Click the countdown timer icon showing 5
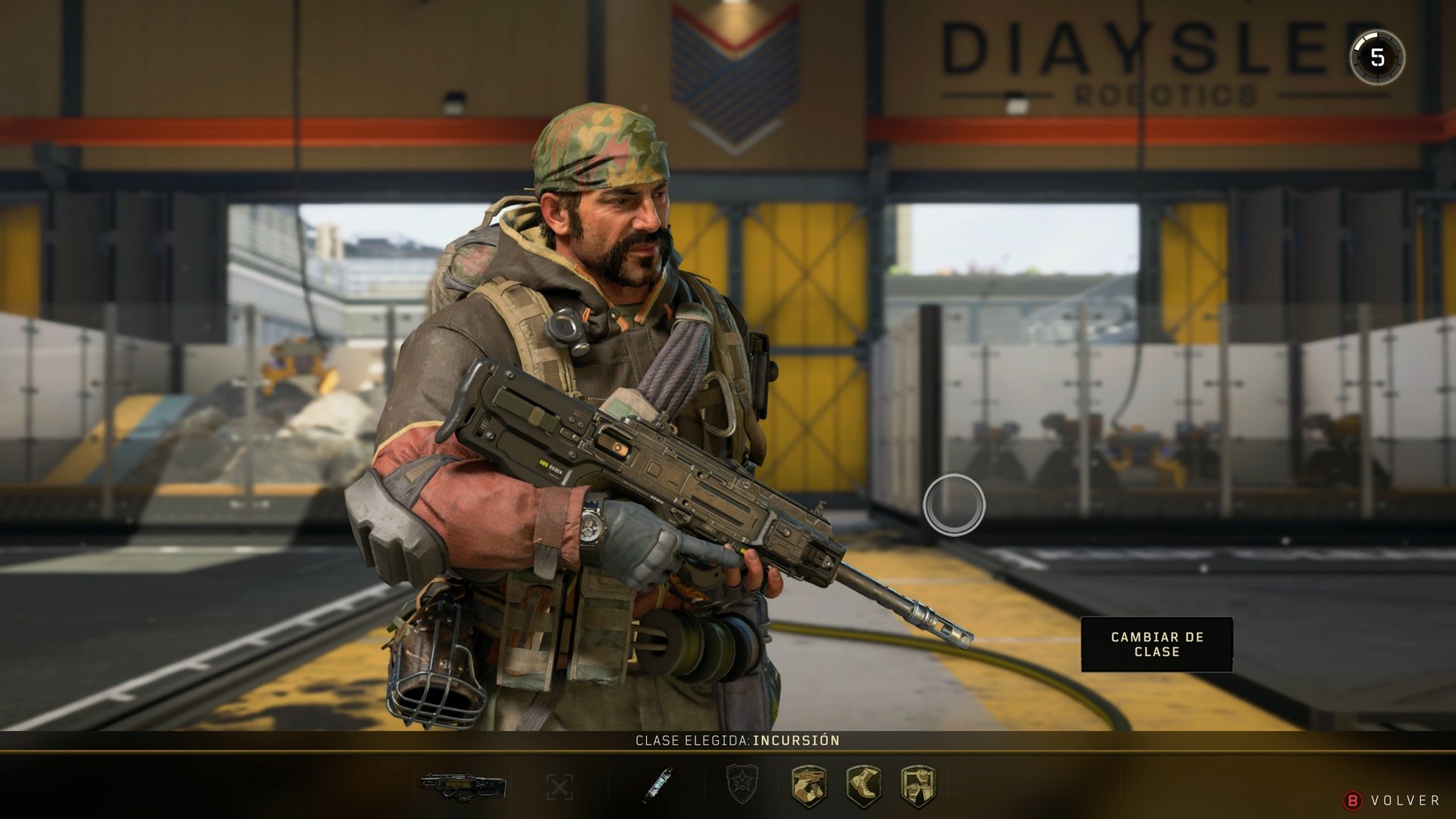 (1378, 55)
